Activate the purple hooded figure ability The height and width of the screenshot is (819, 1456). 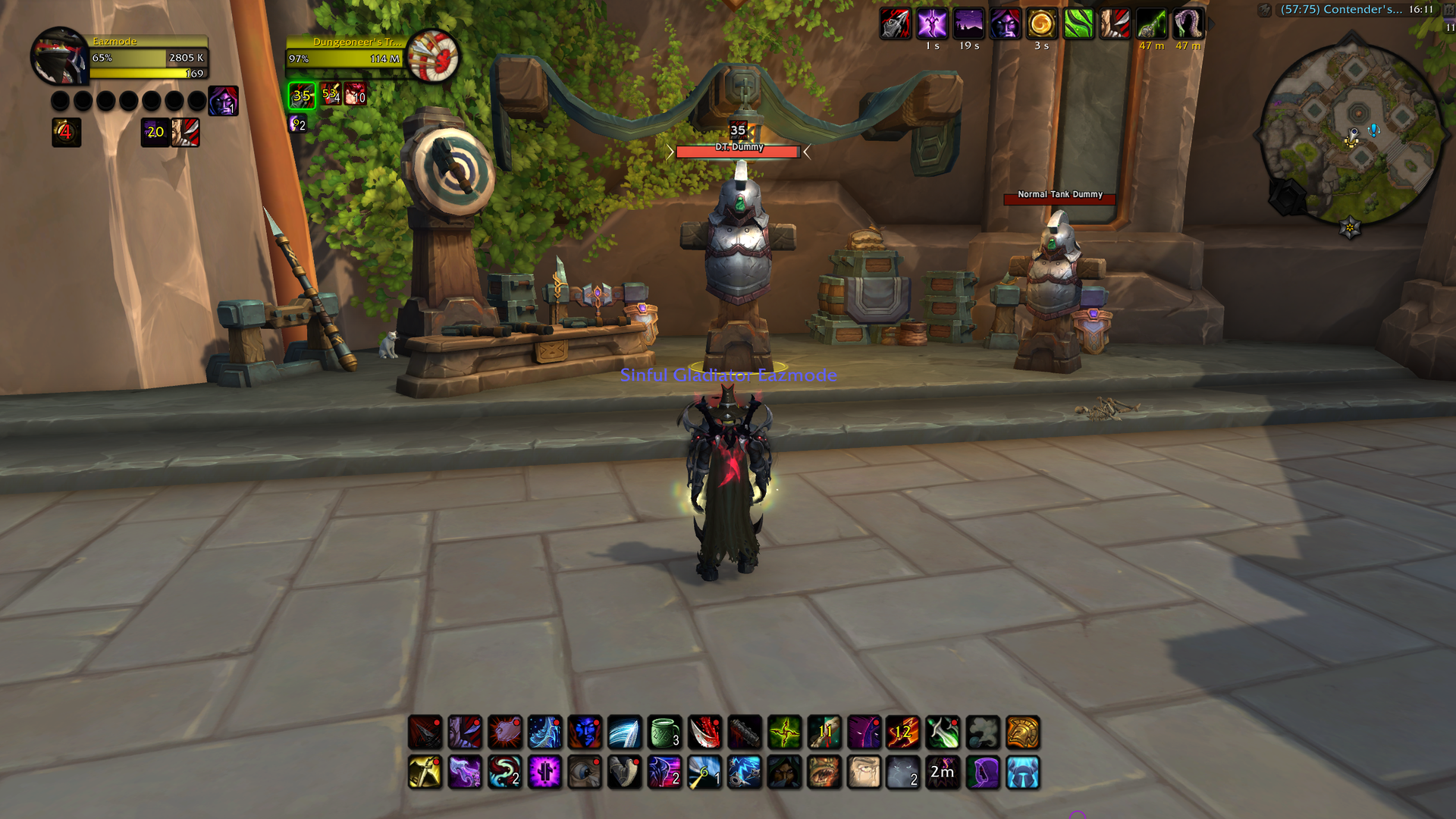[x=983, y=773]
